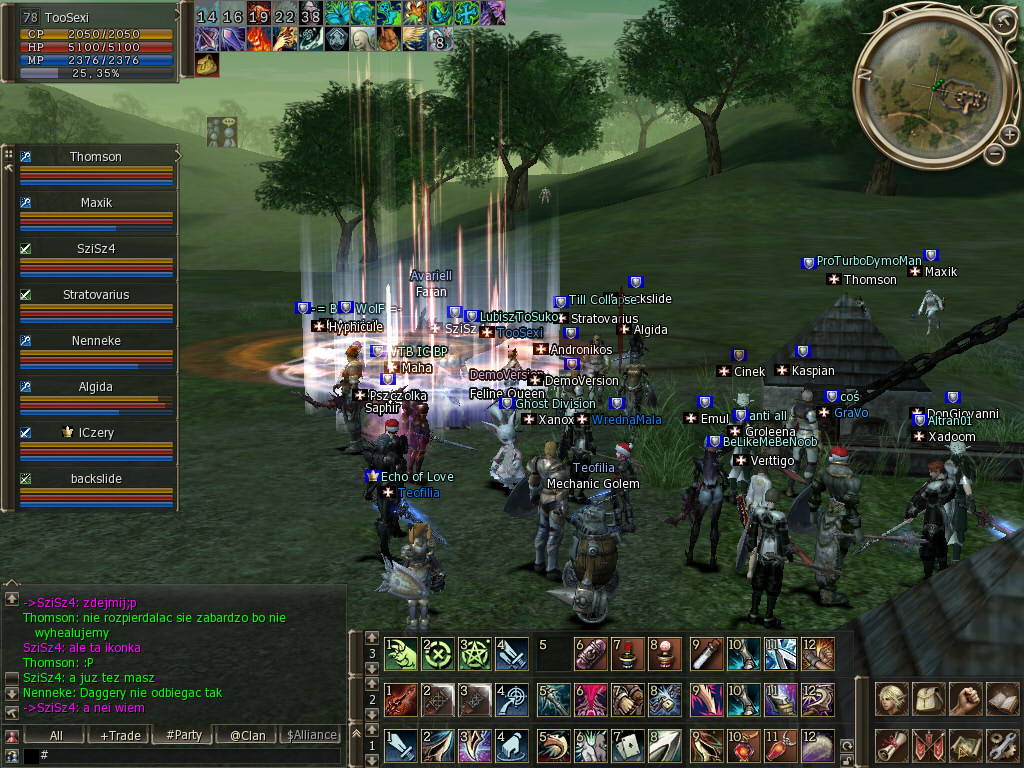Target party member Nenneke in party list
The image size is (1024, 768).
pyautogui.click(x=96, y=341)
